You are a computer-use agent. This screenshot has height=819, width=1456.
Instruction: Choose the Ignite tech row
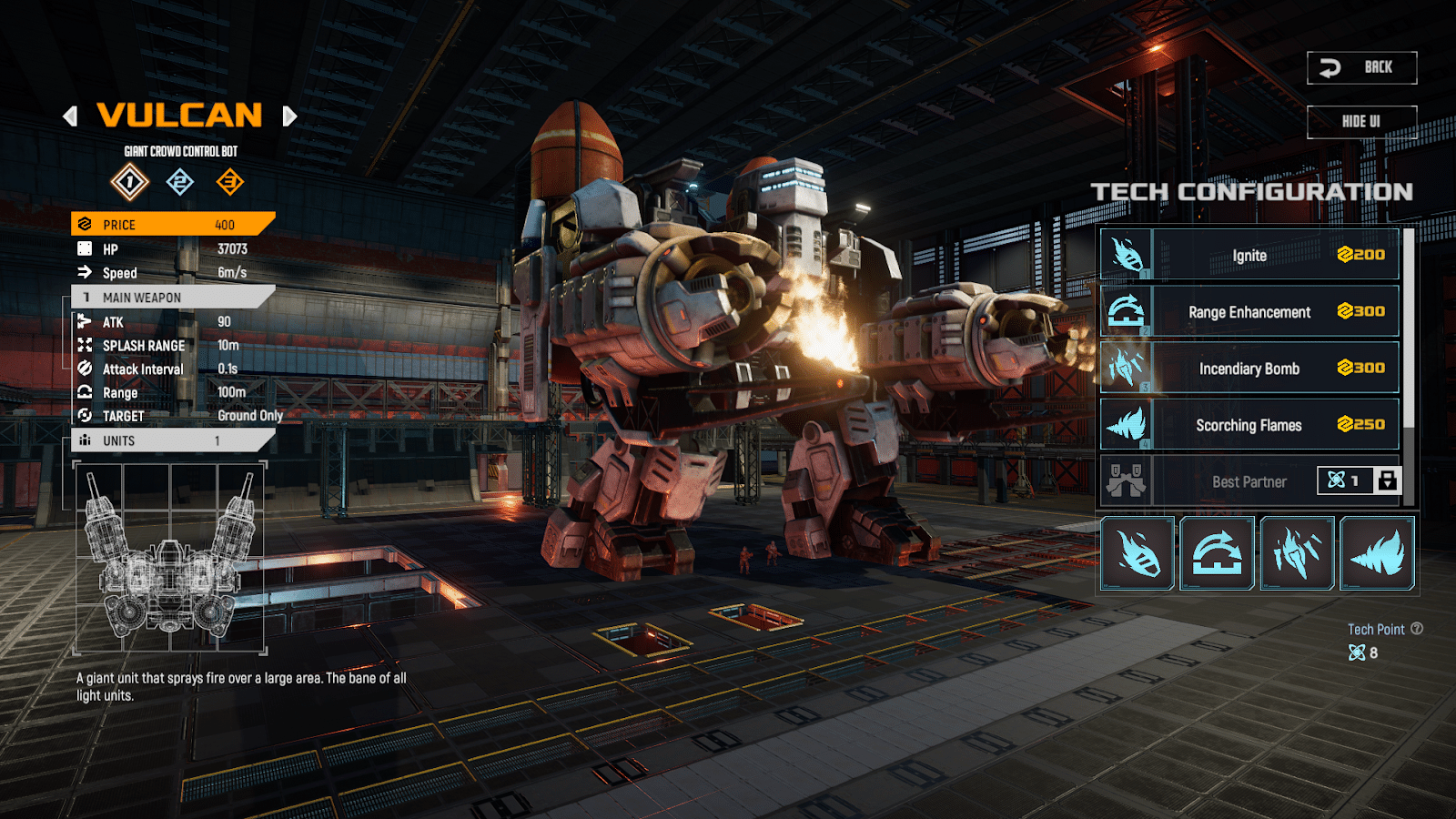1249,255
